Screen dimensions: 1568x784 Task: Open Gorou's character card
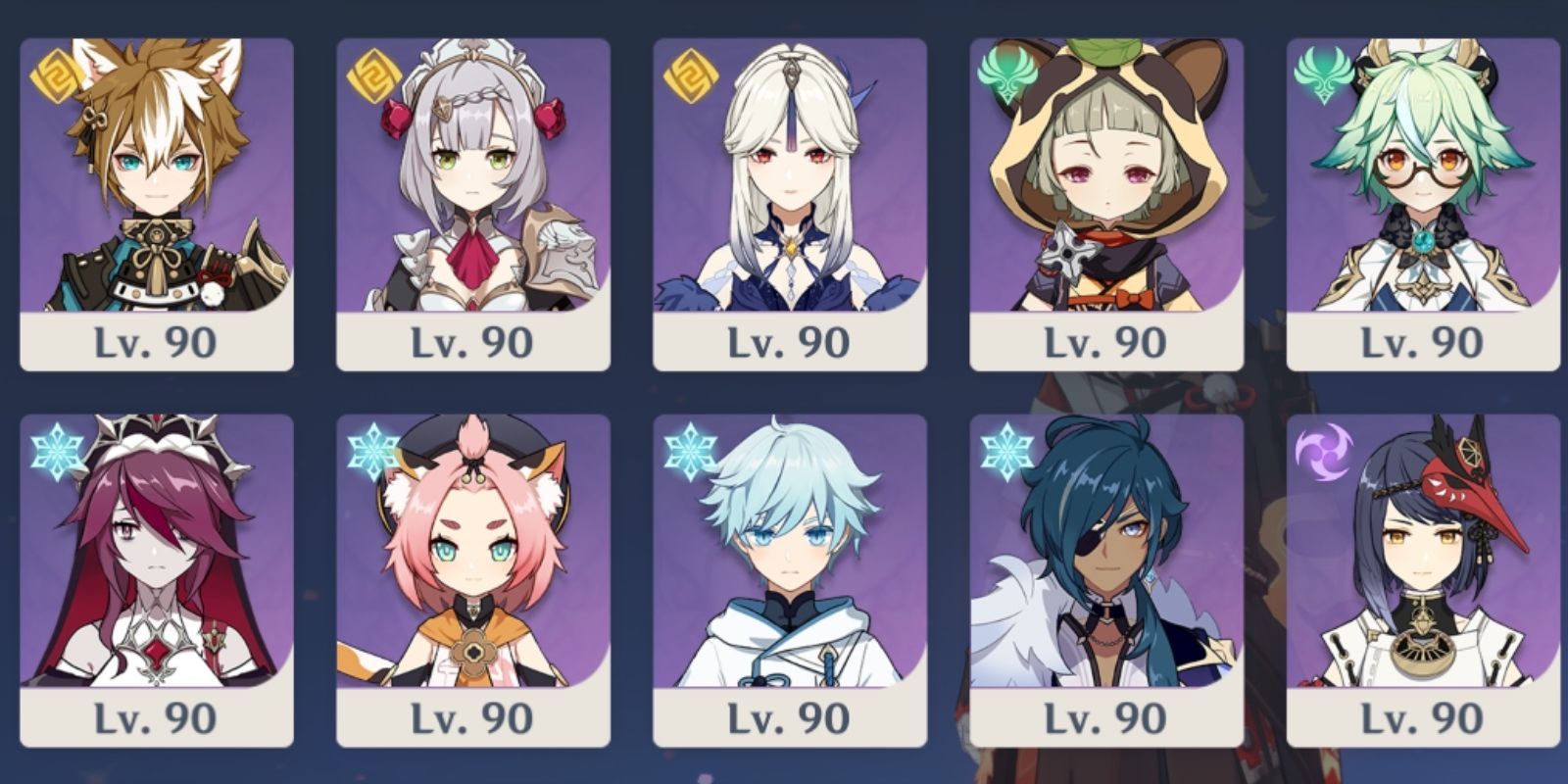(x=157, y=176)
